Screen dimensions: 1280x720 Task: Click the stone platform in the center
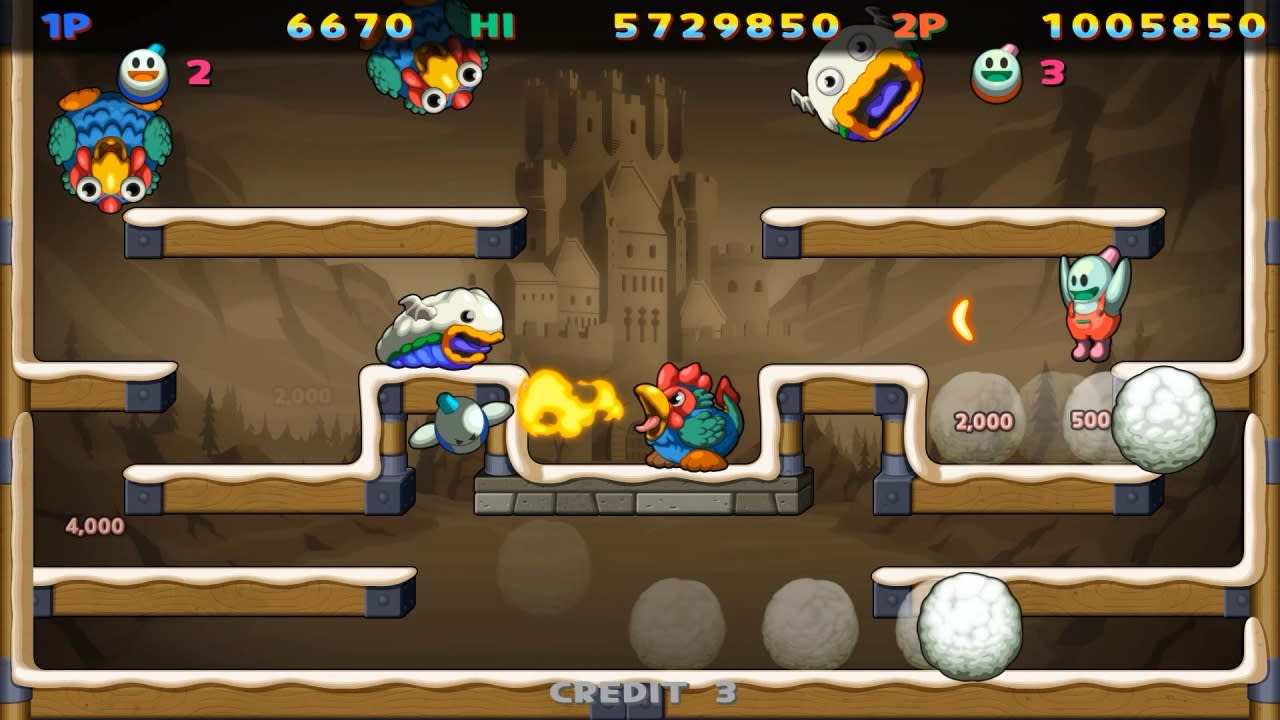click(640, 495)
